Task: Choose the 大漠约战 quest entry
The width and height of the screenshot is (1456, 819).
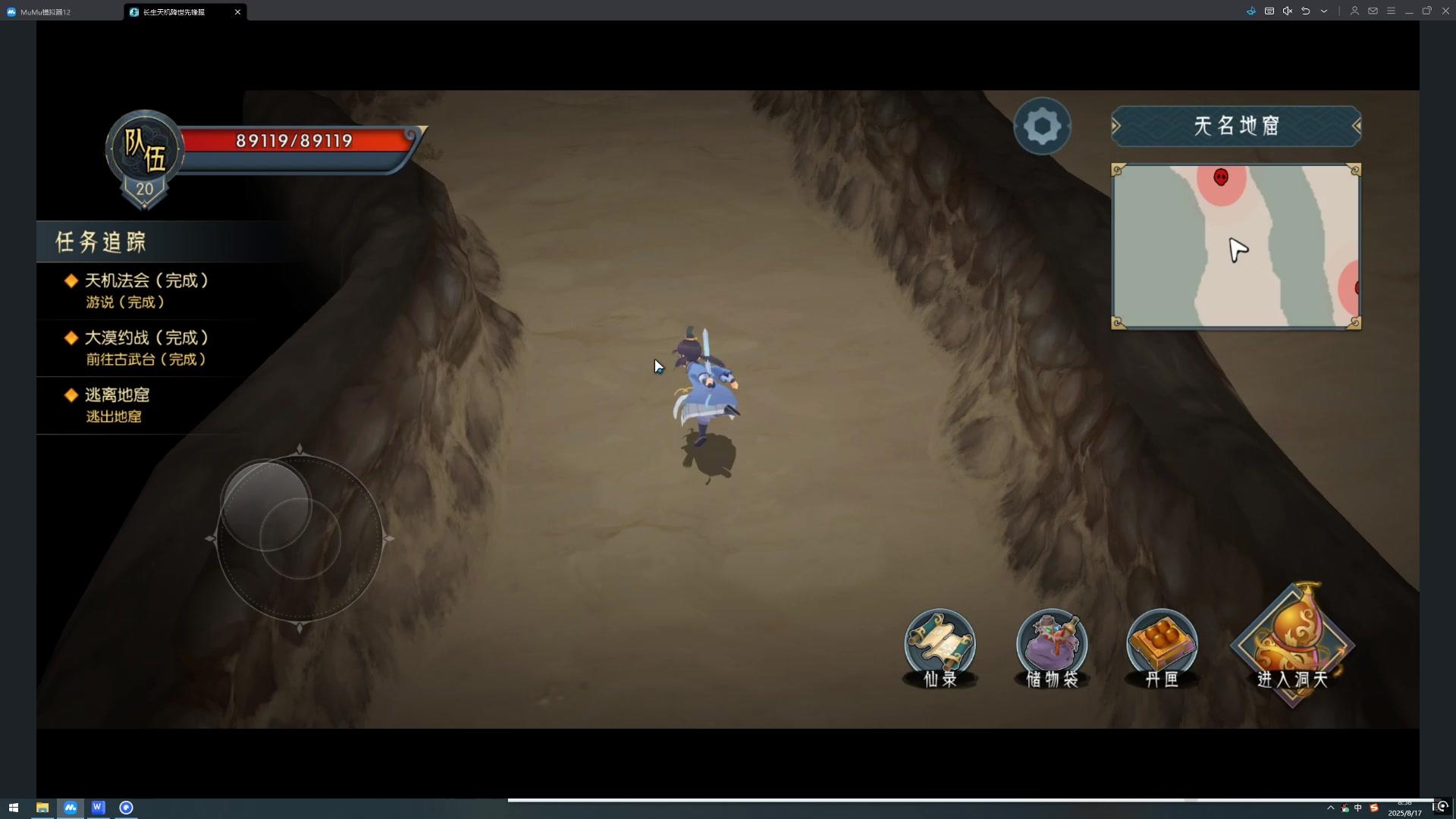Action: 146,348
